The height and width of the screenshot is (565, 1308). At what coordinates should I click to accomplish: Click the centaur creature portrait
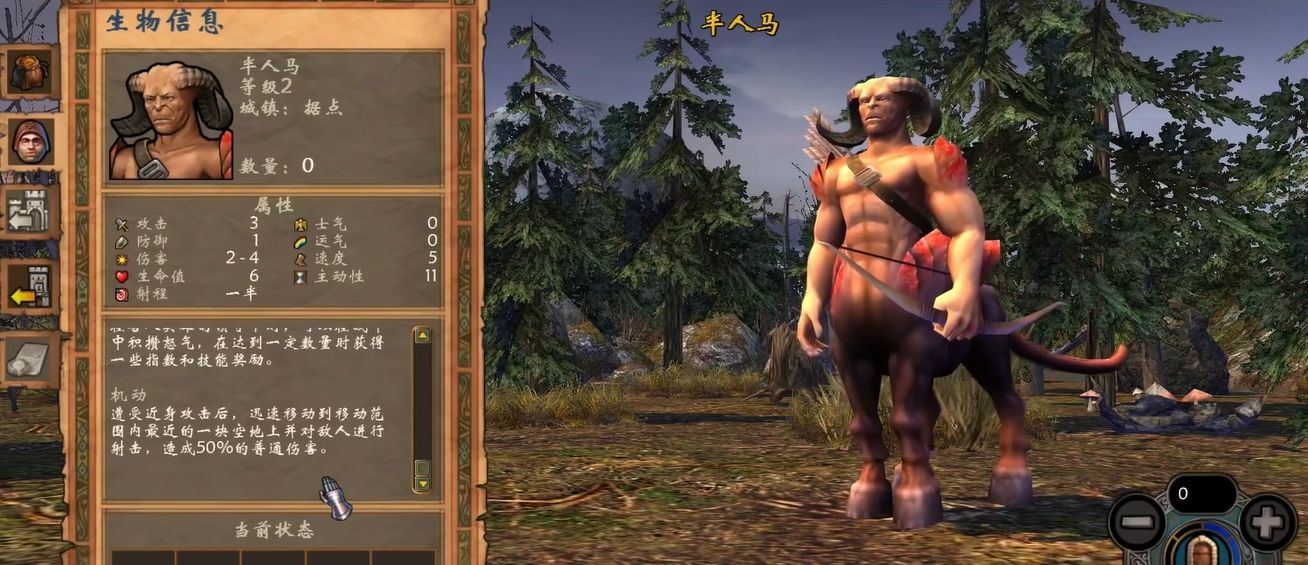pos(171,121)
